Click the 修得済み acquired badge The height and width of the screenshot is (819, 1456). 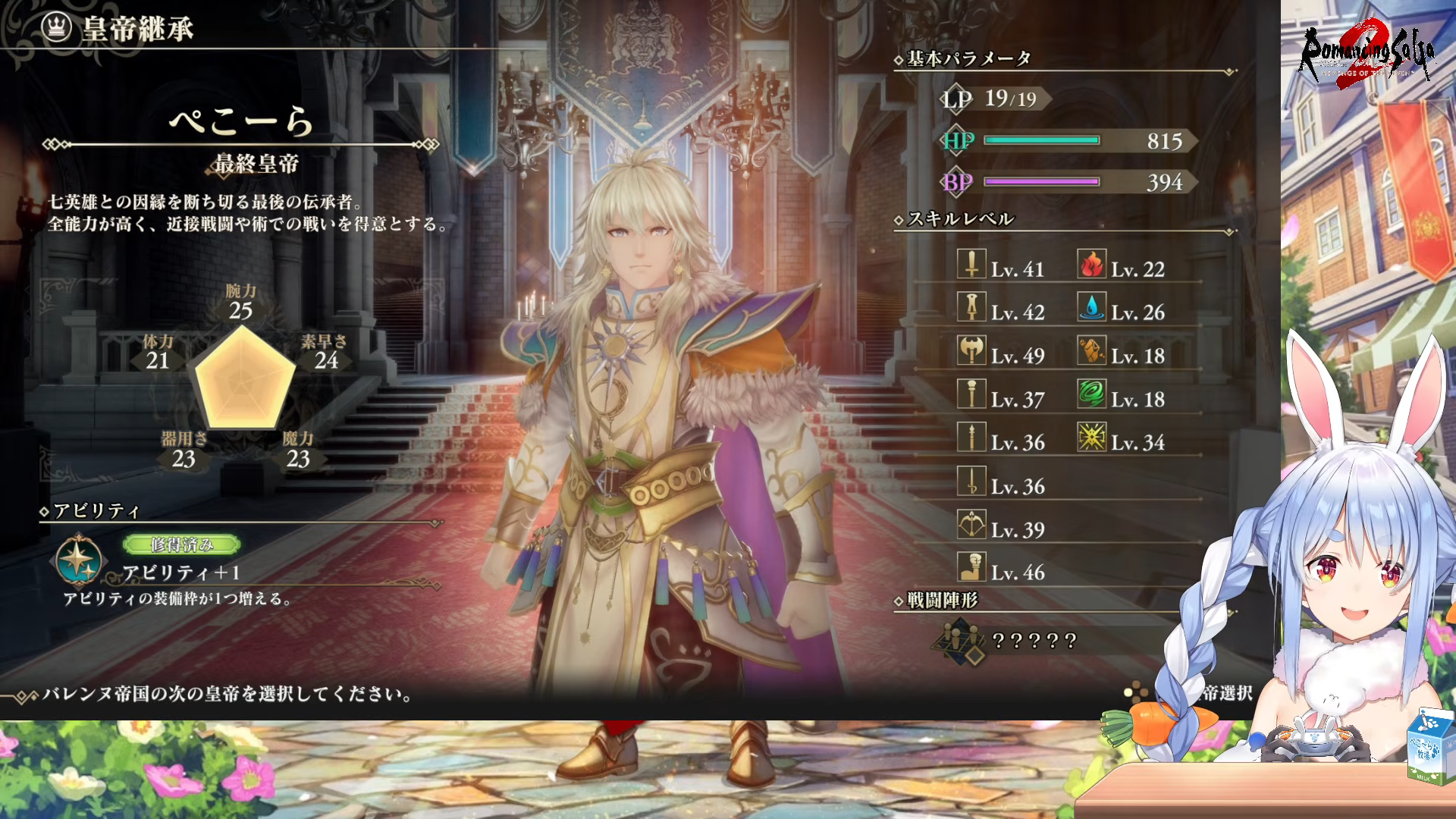click(x=181, y=544)
